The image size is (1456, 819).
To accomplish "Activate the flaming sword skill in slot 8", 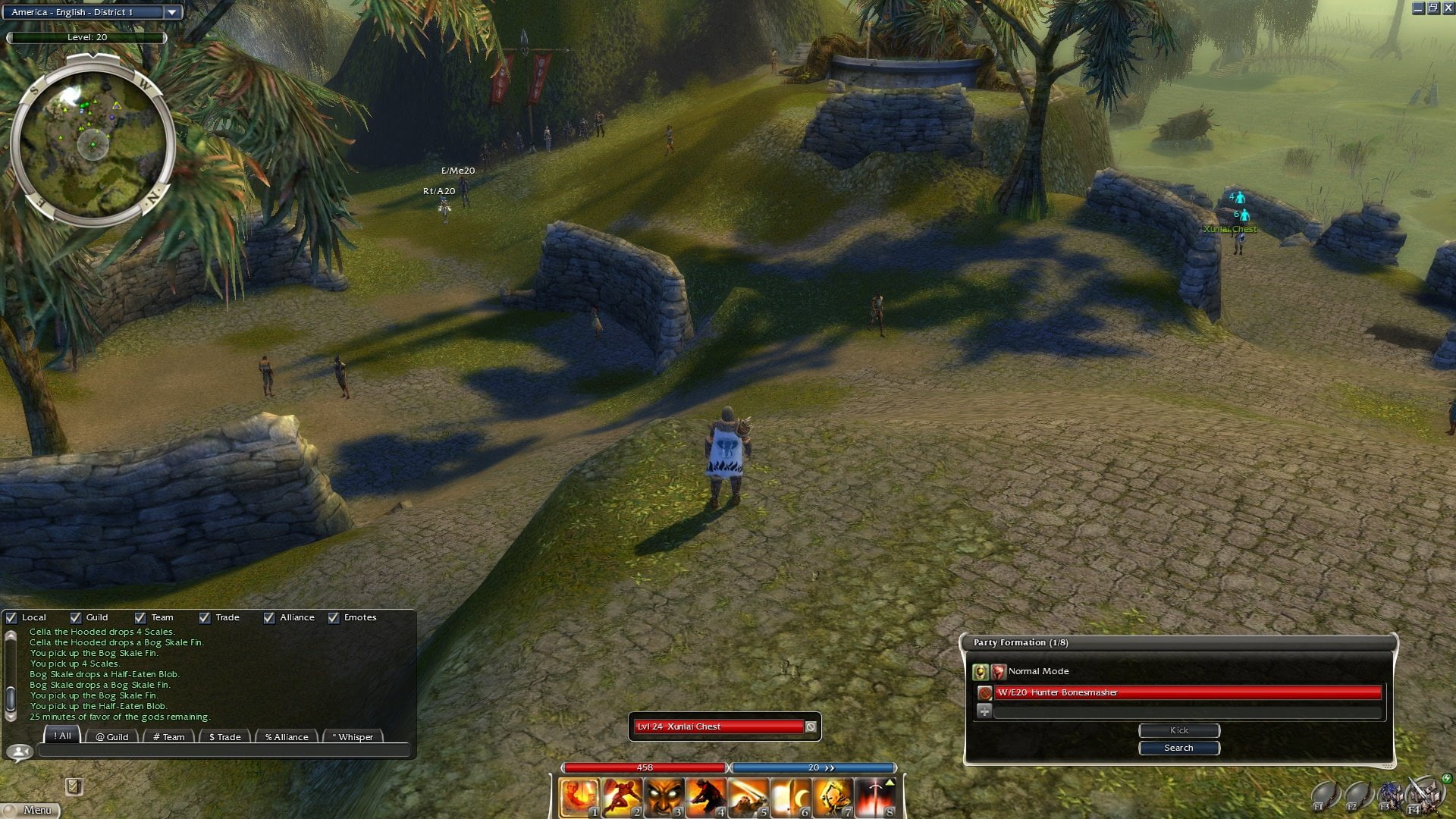I will pyautogui.click(x=876, y=798).
